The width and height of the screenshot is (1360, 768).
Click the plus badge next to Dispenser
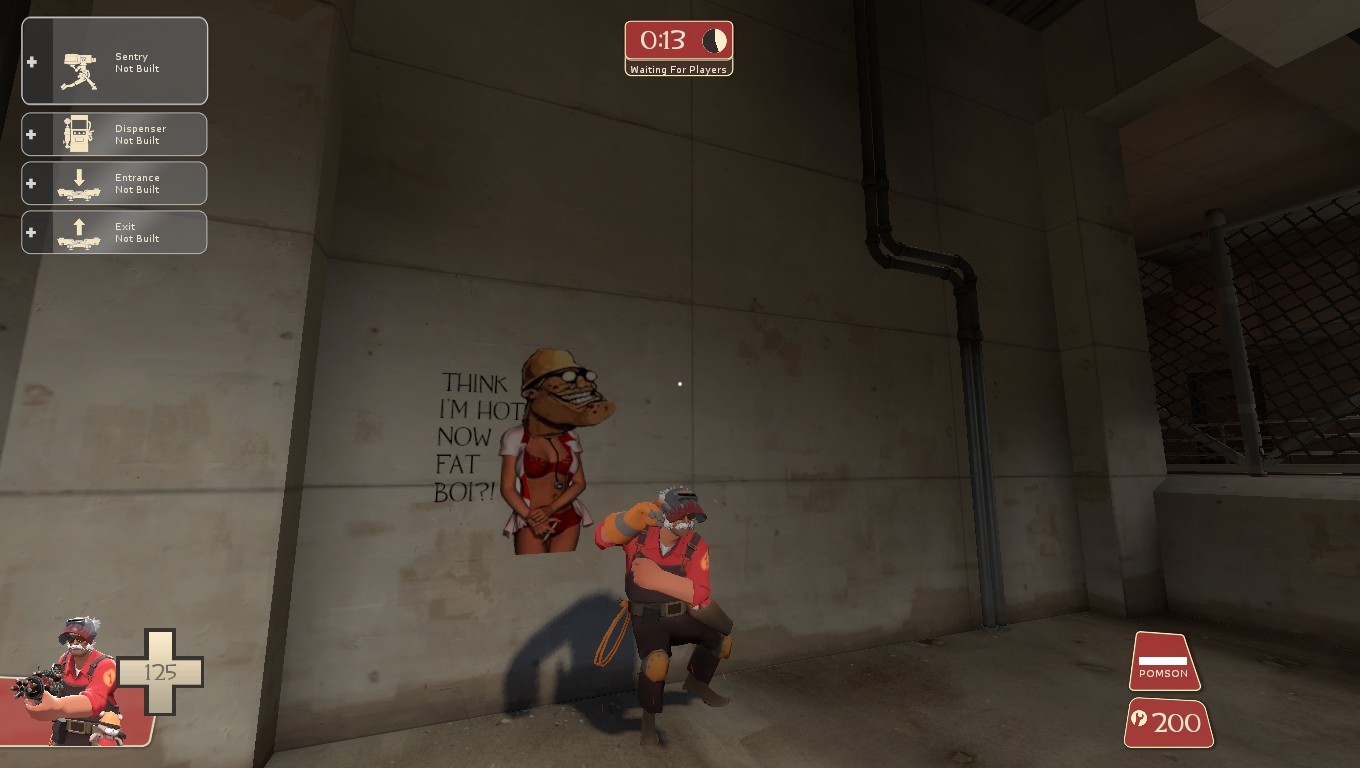[32, 133]
